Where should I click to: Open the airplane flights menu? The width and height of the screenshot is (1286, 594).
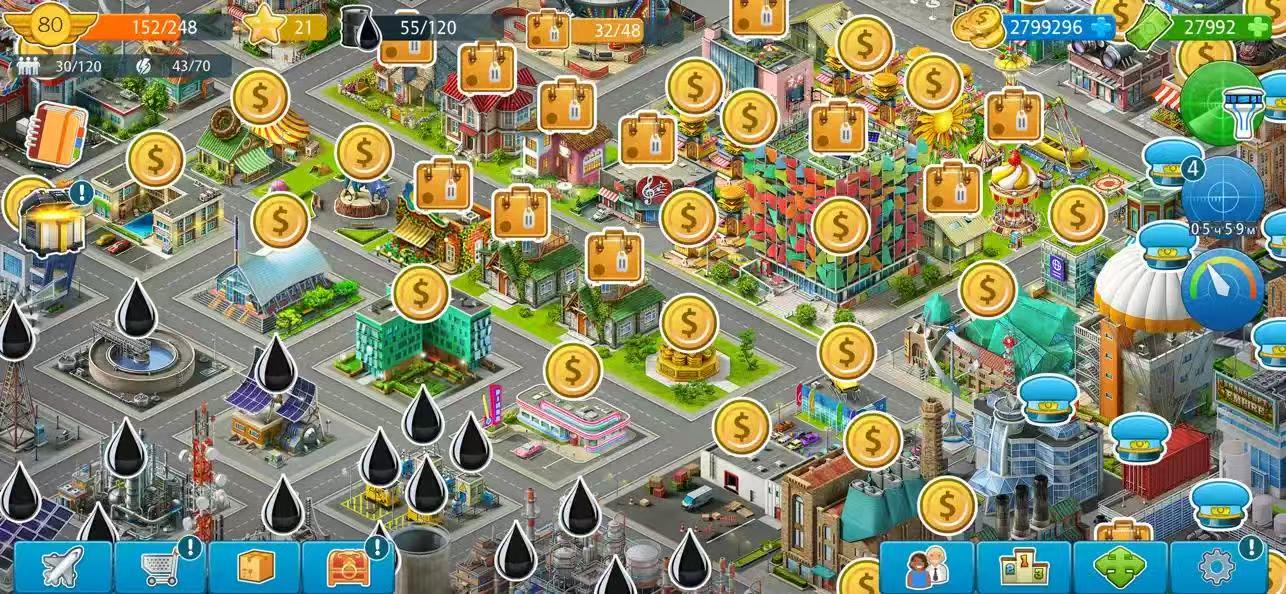click(x=62, y=568)
